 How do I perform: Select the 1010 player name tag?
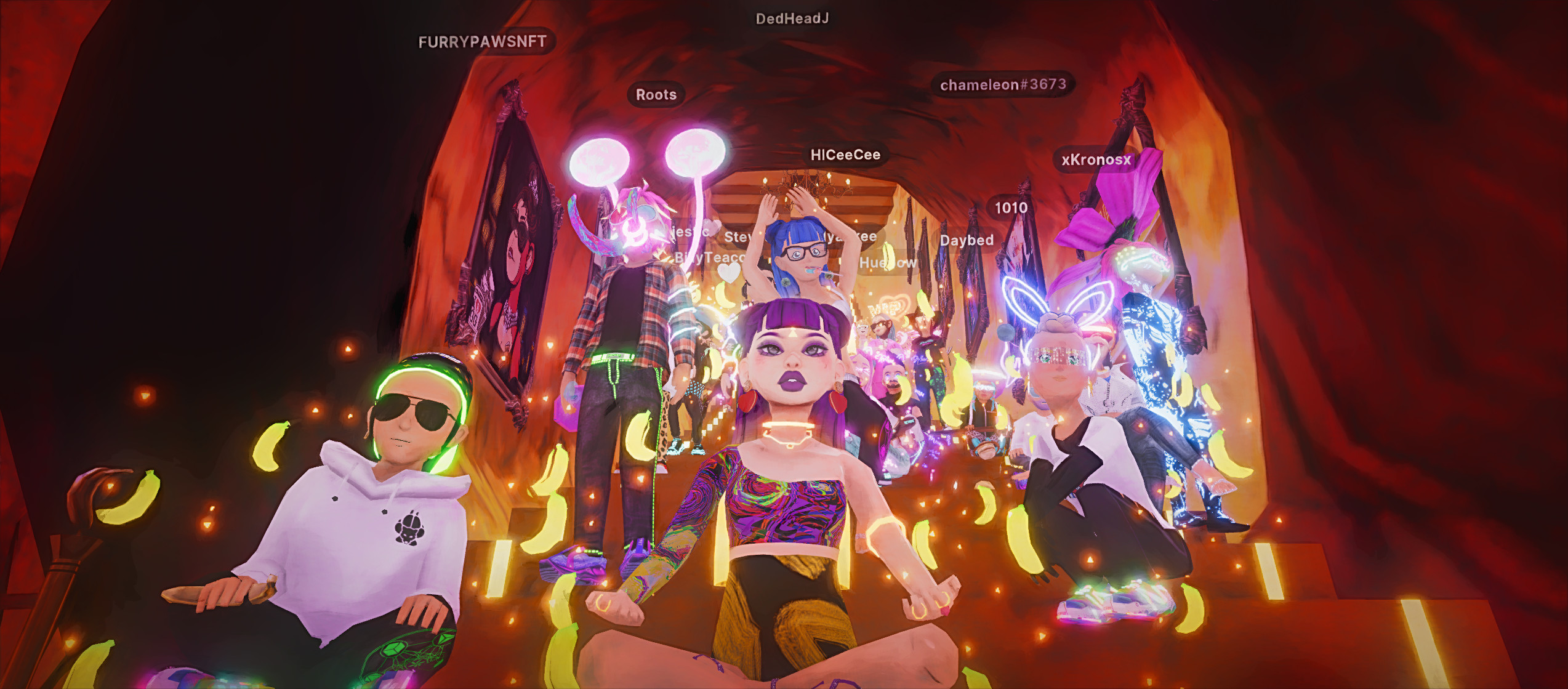(1011, 208)
